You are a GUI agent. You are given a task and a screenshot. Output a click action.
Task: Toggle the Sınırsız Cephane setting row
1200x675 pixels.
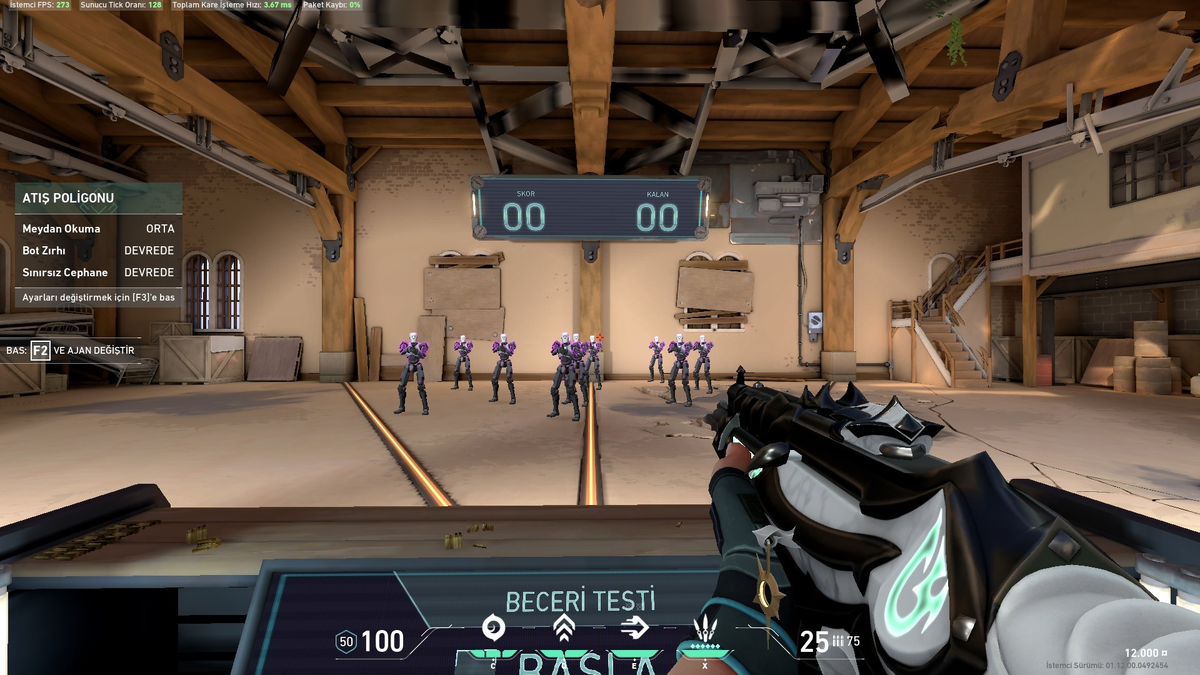[x=98, y=273]
